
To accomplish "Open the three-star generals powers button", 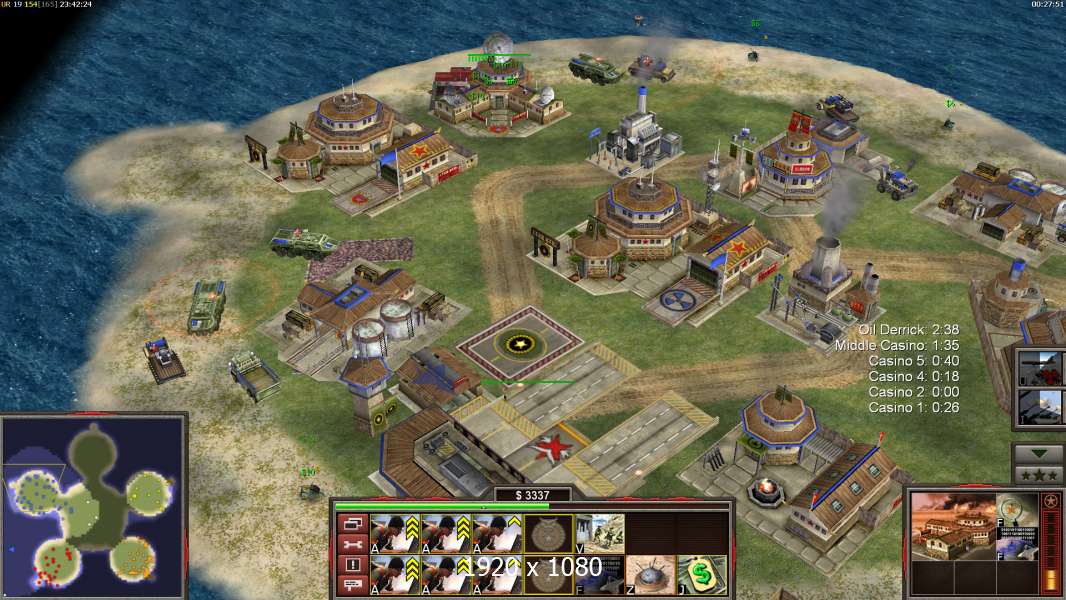I will coord(1038,474).
